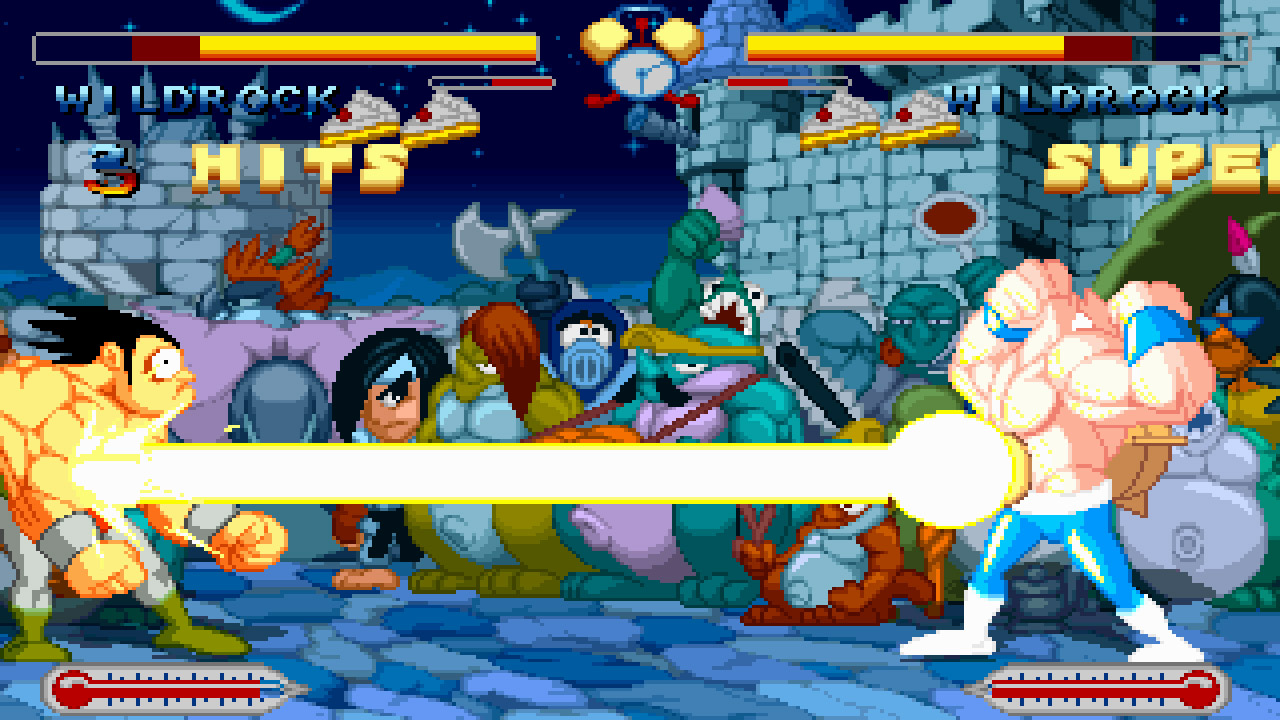The height and width of the screenshot is (720, 1280).
Task: Click the right WILDROCK name label
Action: [1090, 100]
